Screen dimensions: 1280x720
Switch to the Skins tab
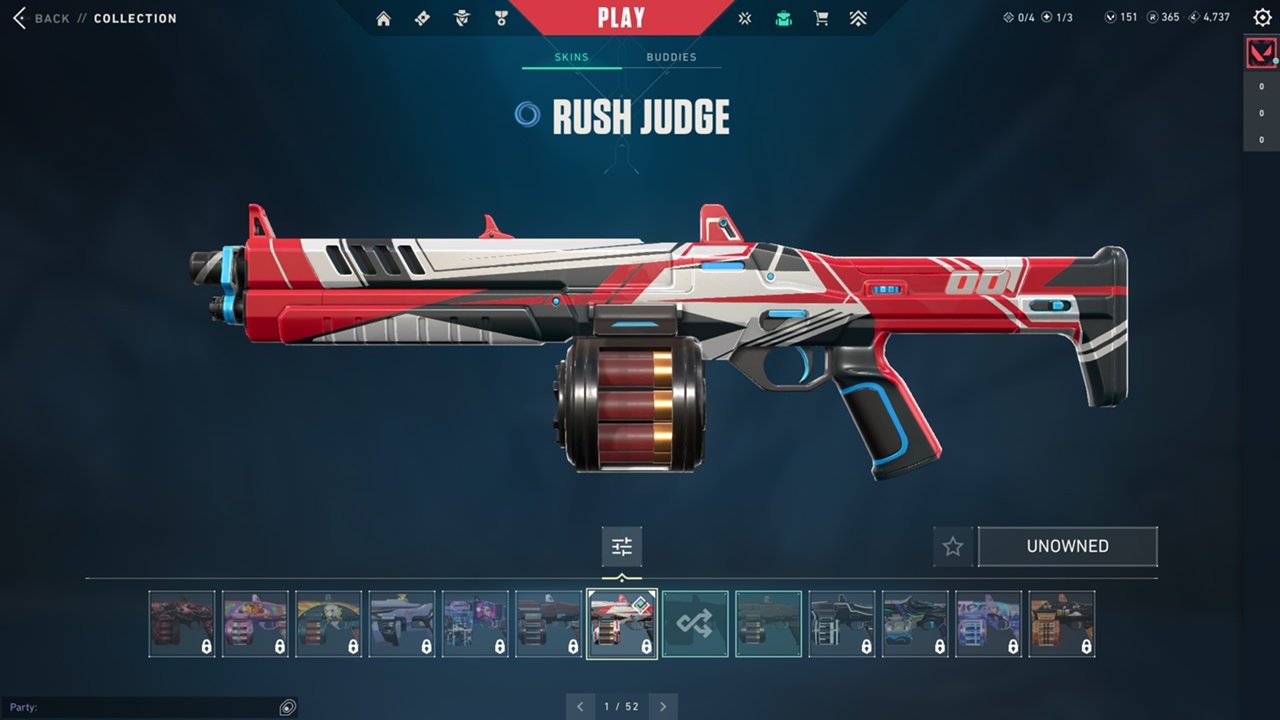(571, 57)
